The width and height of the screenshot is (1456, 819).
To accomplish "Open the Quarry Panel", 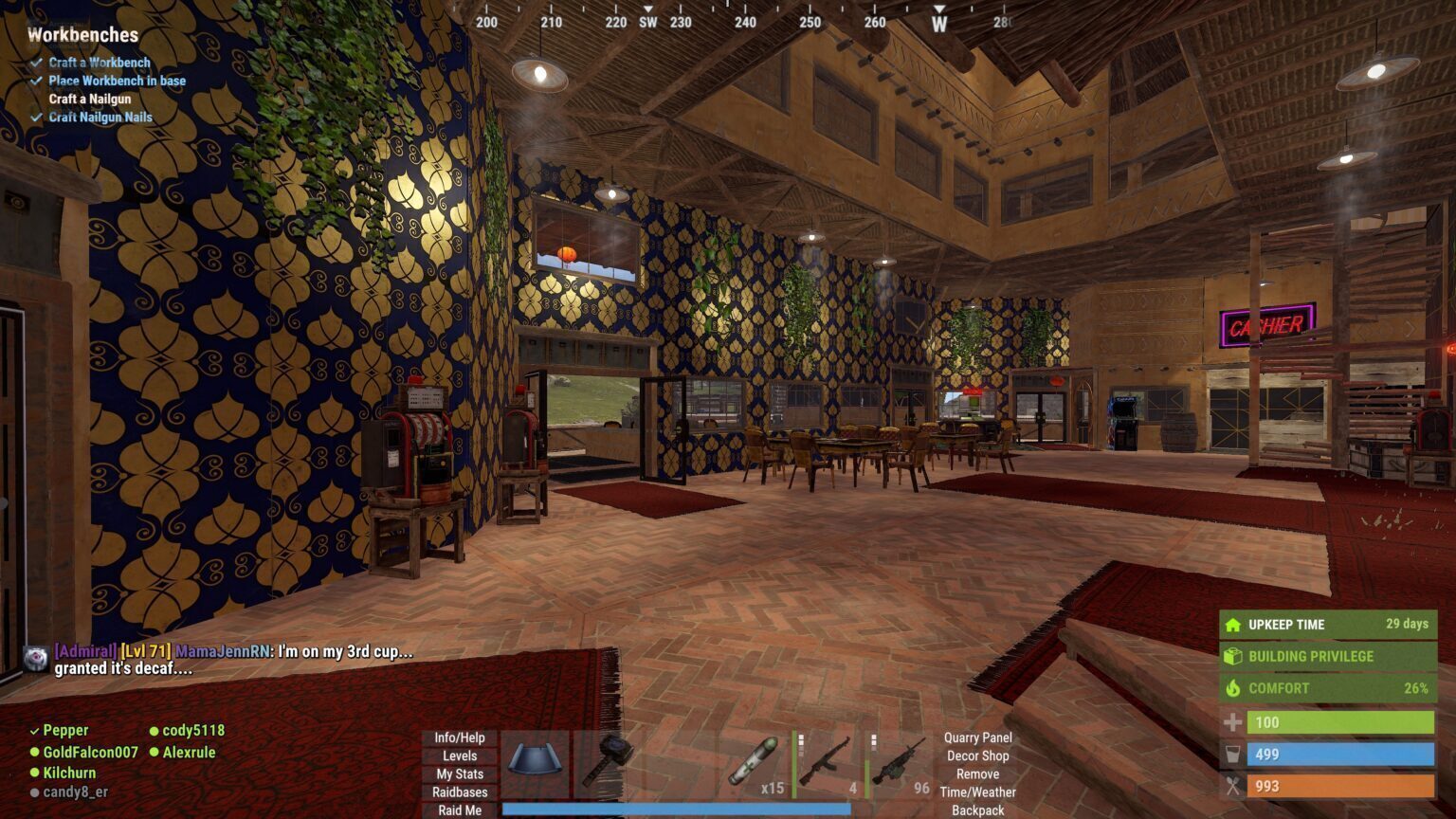I will 977,737.
